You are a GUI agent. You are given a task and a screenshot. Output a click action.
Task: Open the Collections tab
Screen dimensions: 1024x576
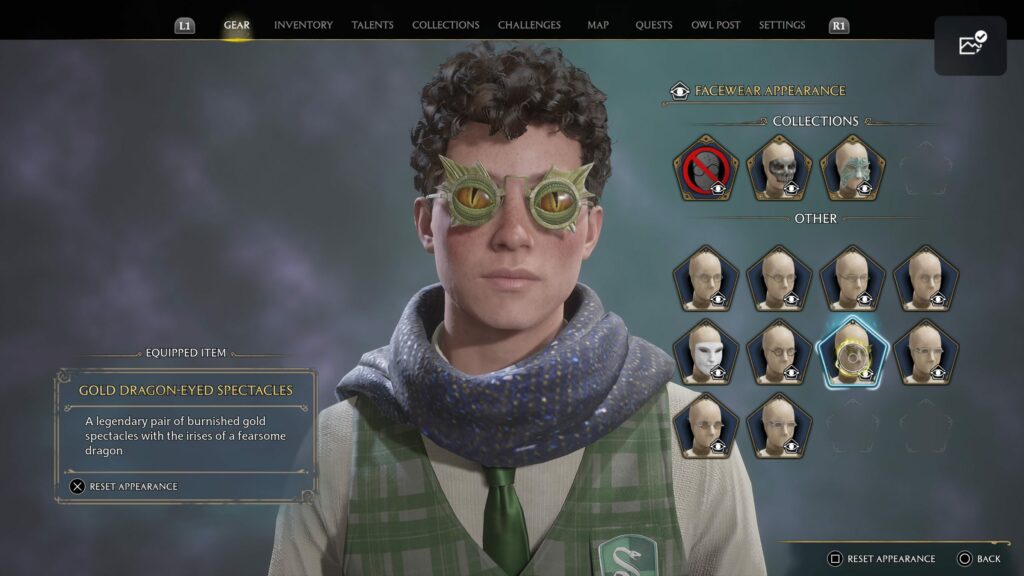[445, 25]
